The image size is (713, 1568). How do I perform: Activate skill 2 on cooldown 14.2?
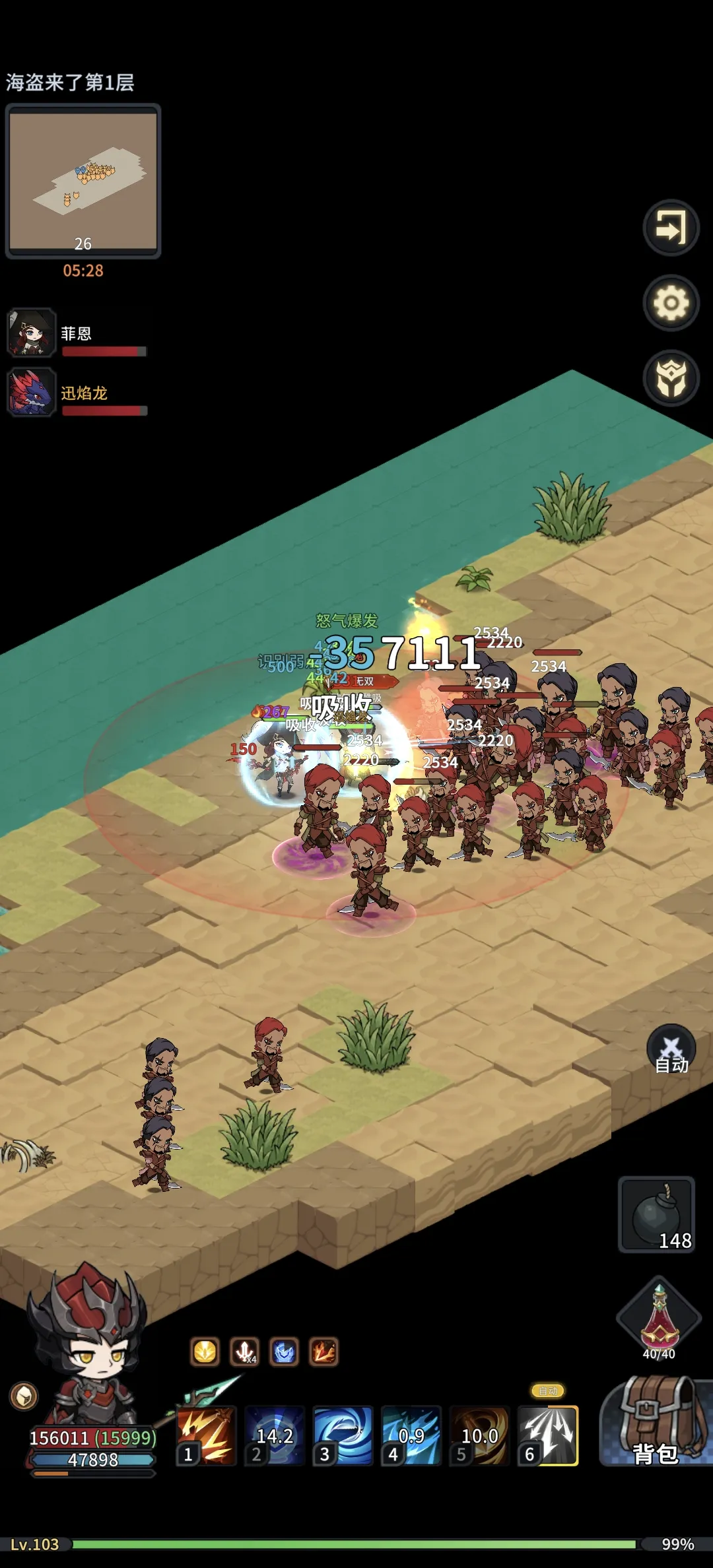[275, 1436]
